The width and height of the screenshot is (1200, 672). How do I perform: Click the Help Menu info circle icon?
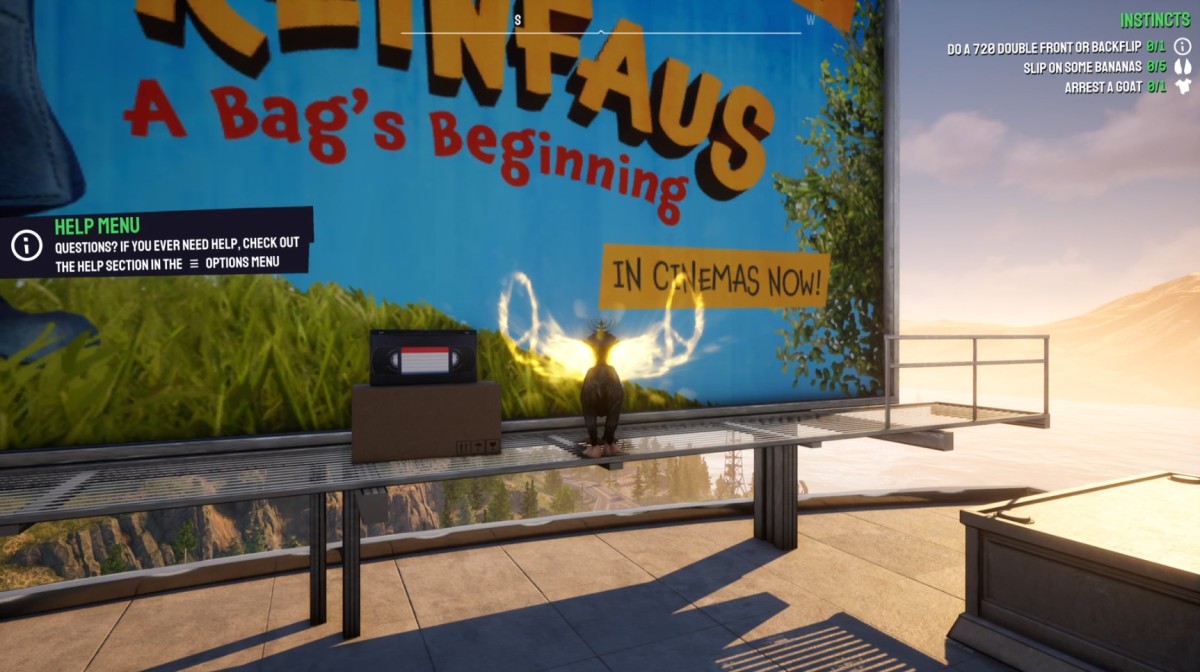[26, 243]
